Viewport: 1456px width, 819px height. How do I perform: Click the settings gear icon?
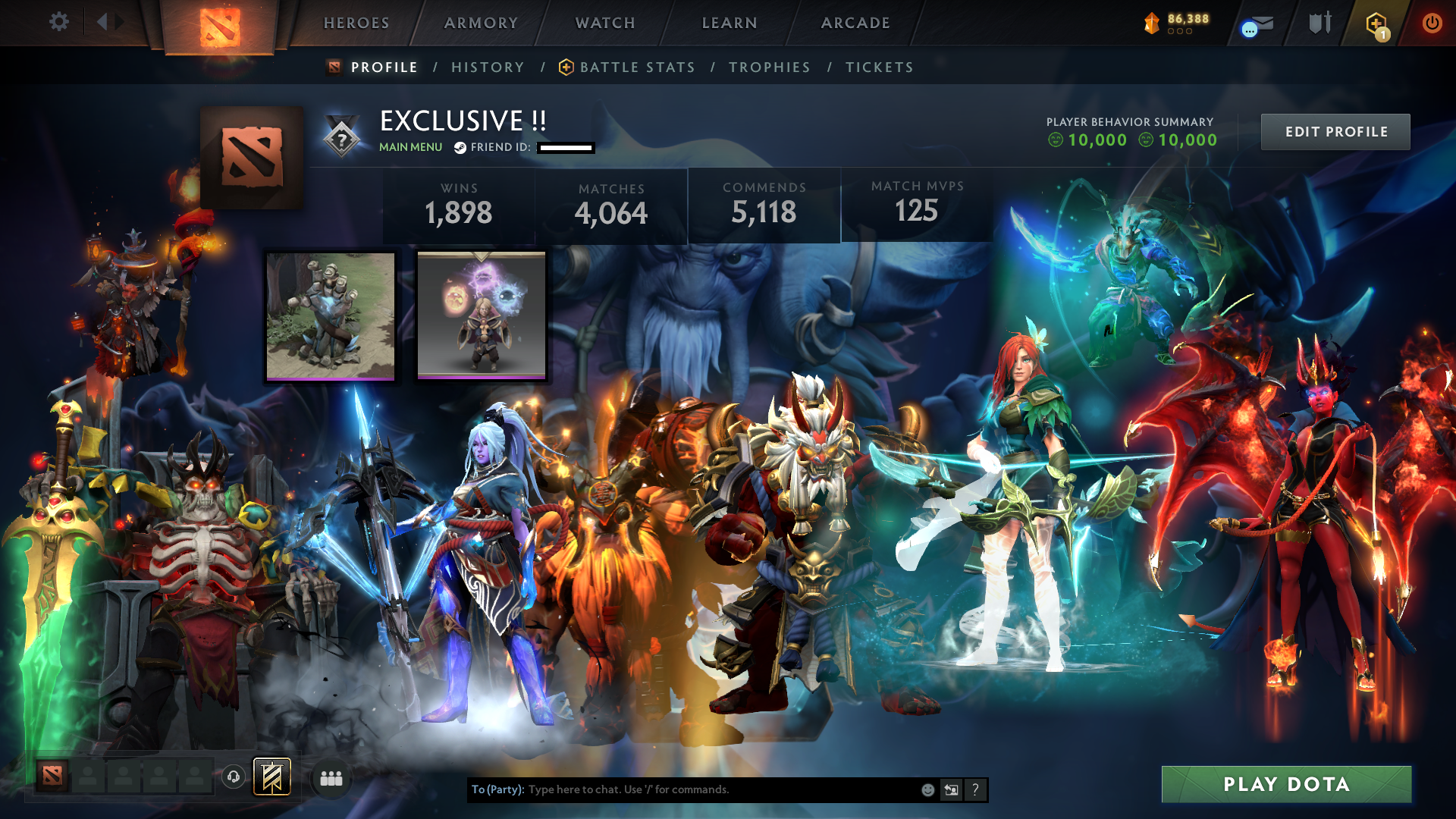59,22
